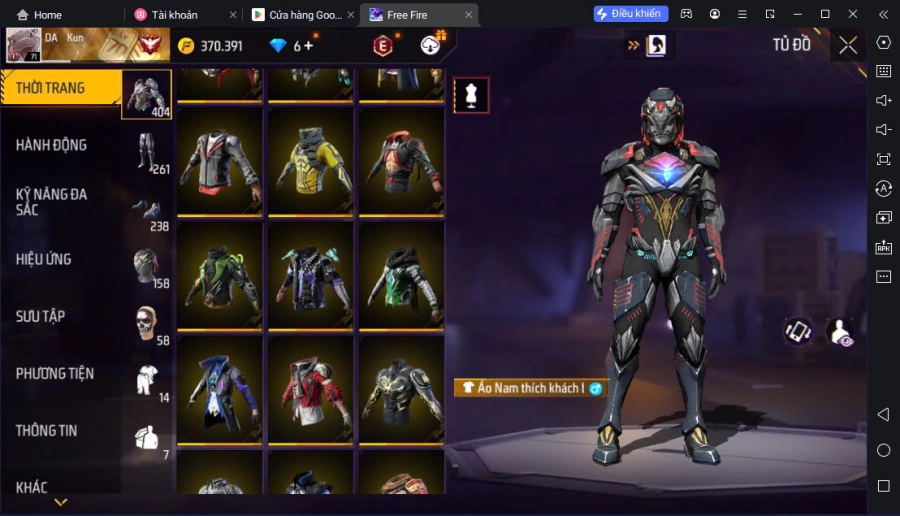Viewport: 900px width, 516px height.
Task: Open the KỸ NĂNG ĐA SẮC category
Action: pyautogui.click(x=62, y=201)
